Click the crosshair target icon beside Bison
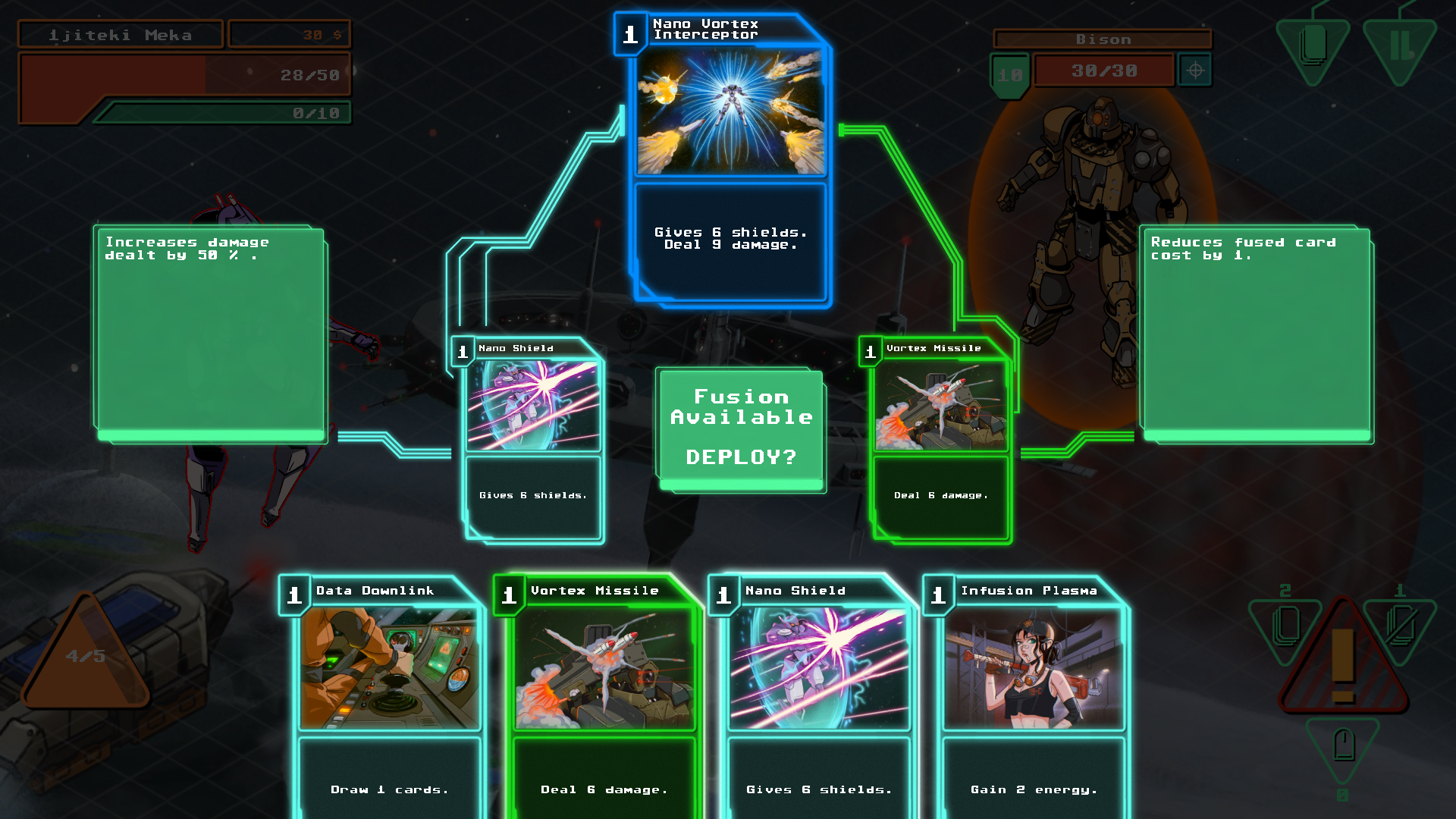 tap(1195, 71)
